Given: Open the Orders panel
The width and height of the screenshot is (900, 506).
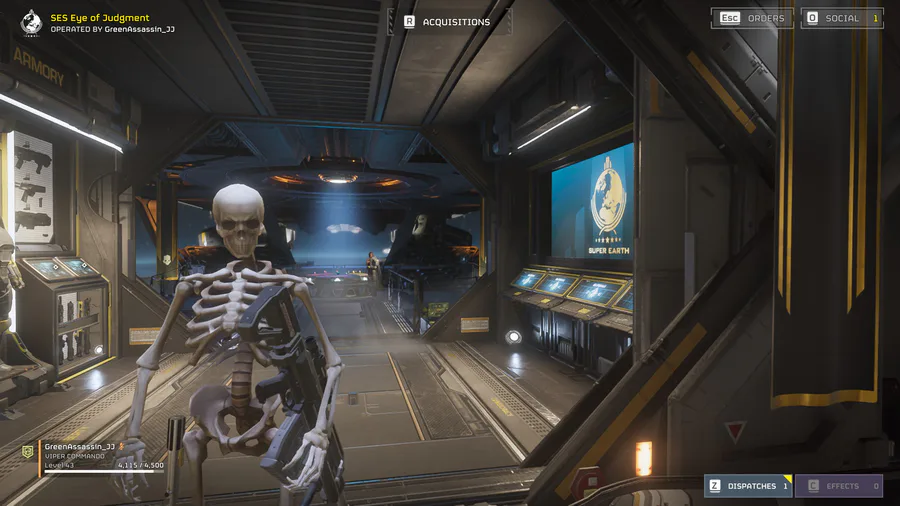Looking at the screenshot, I should 752,18.
